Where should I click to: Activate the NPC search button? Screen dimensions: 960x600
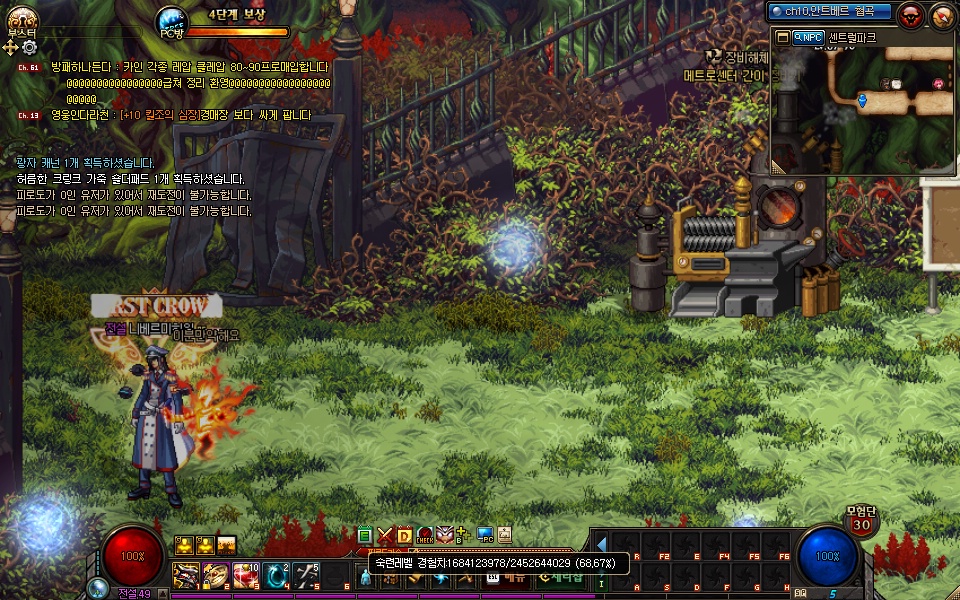point(808,37)
